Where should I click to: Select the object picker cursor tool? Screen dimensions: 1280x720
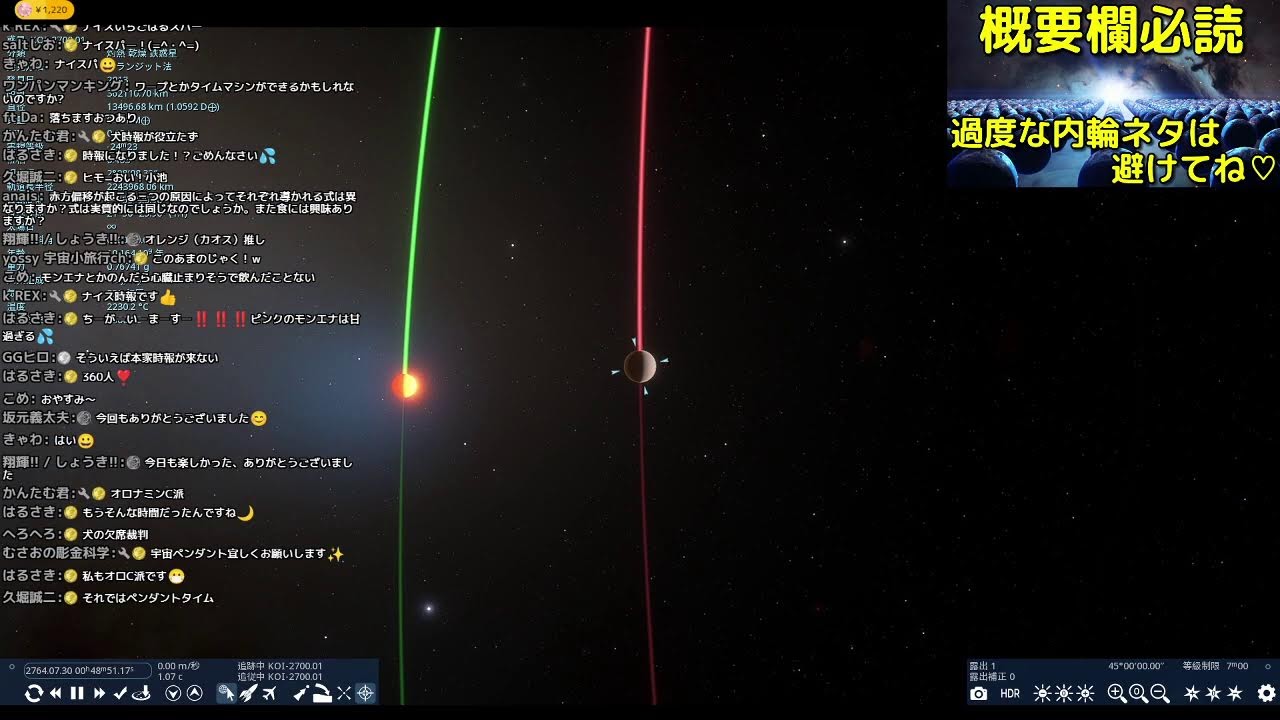click(228, 693)
